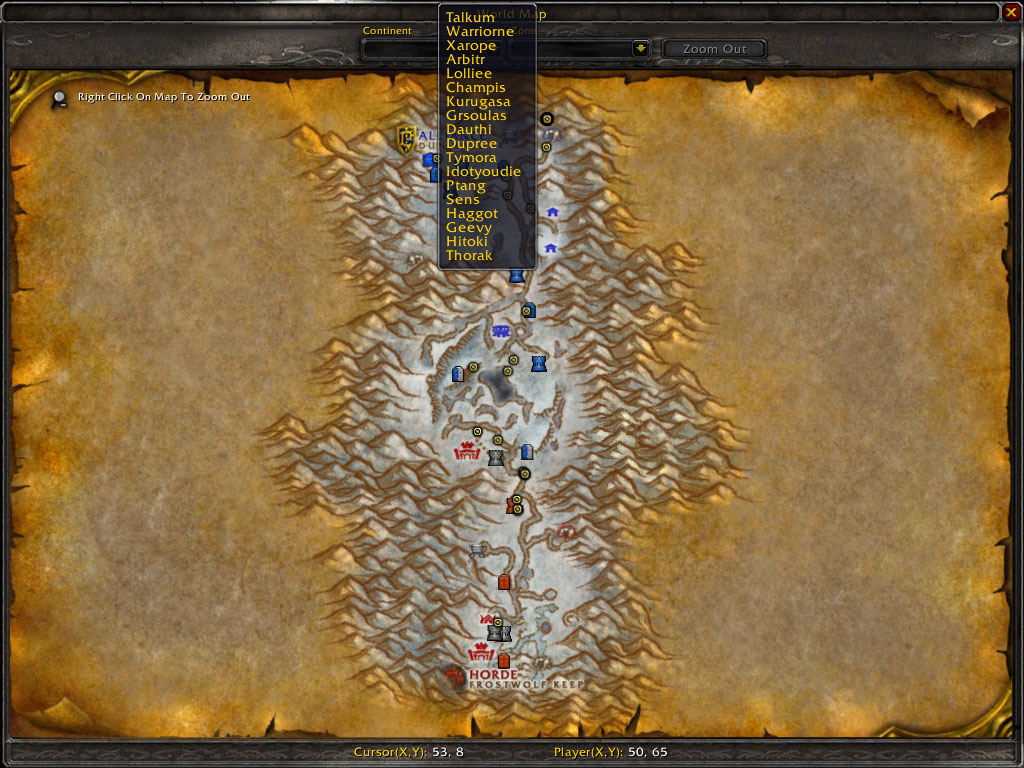
Task: Click the Zoom Out button
Action: pos(714,49)
